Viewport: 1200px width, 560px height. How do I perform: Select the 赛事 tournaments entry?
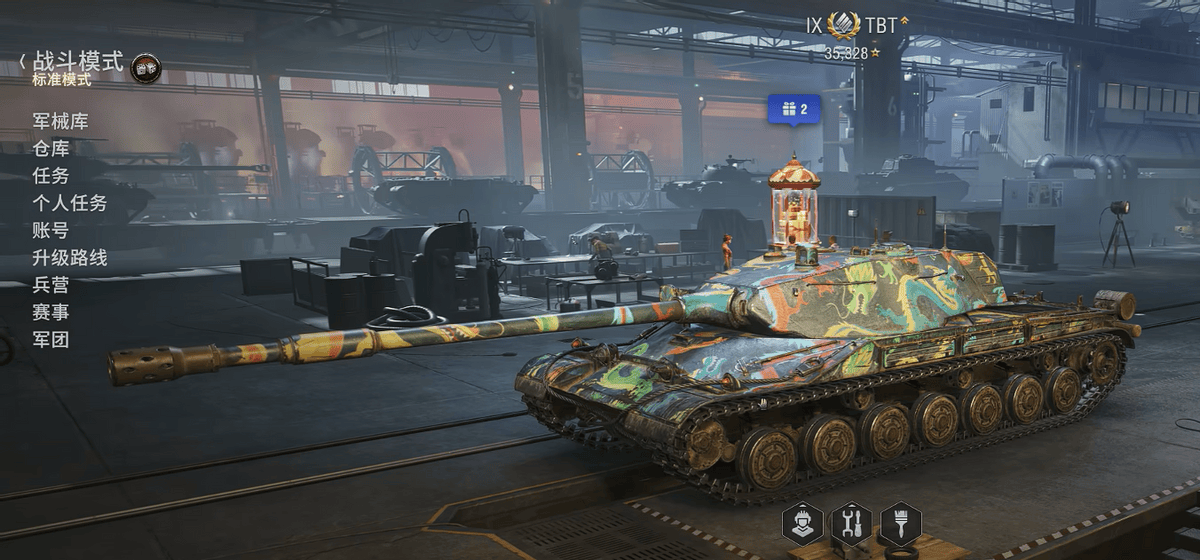coord(51,312)
